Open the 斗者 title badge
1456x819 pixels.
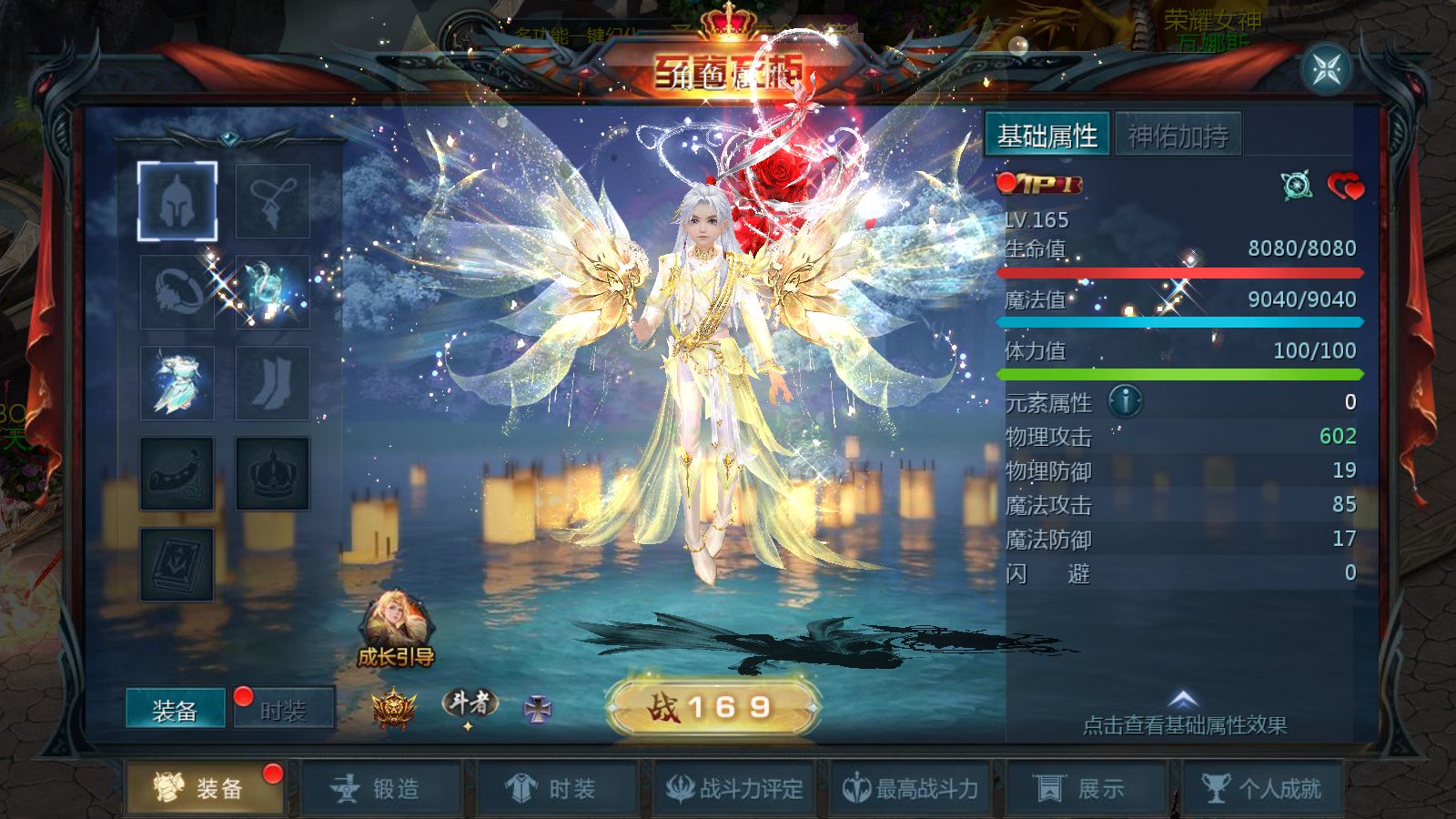(x=469, y=705)
